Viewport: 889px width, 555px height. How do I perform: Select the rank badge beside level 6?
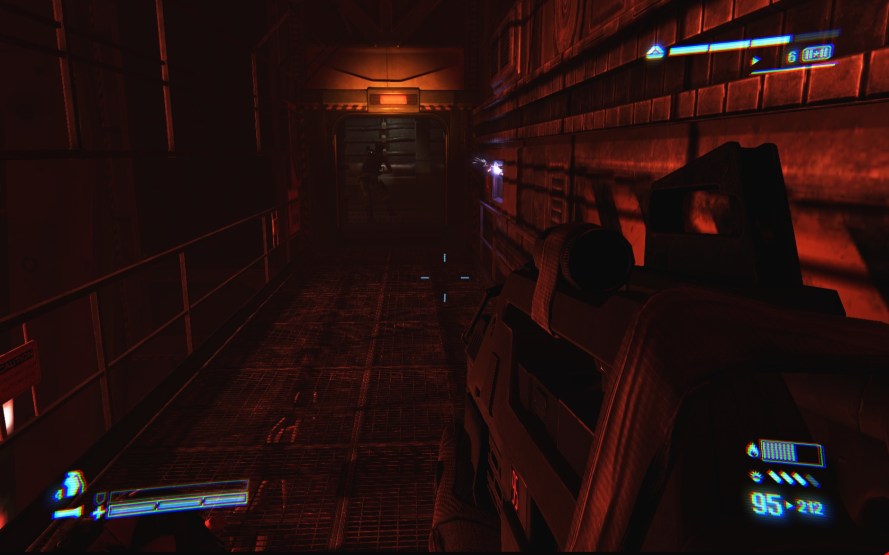817,54
